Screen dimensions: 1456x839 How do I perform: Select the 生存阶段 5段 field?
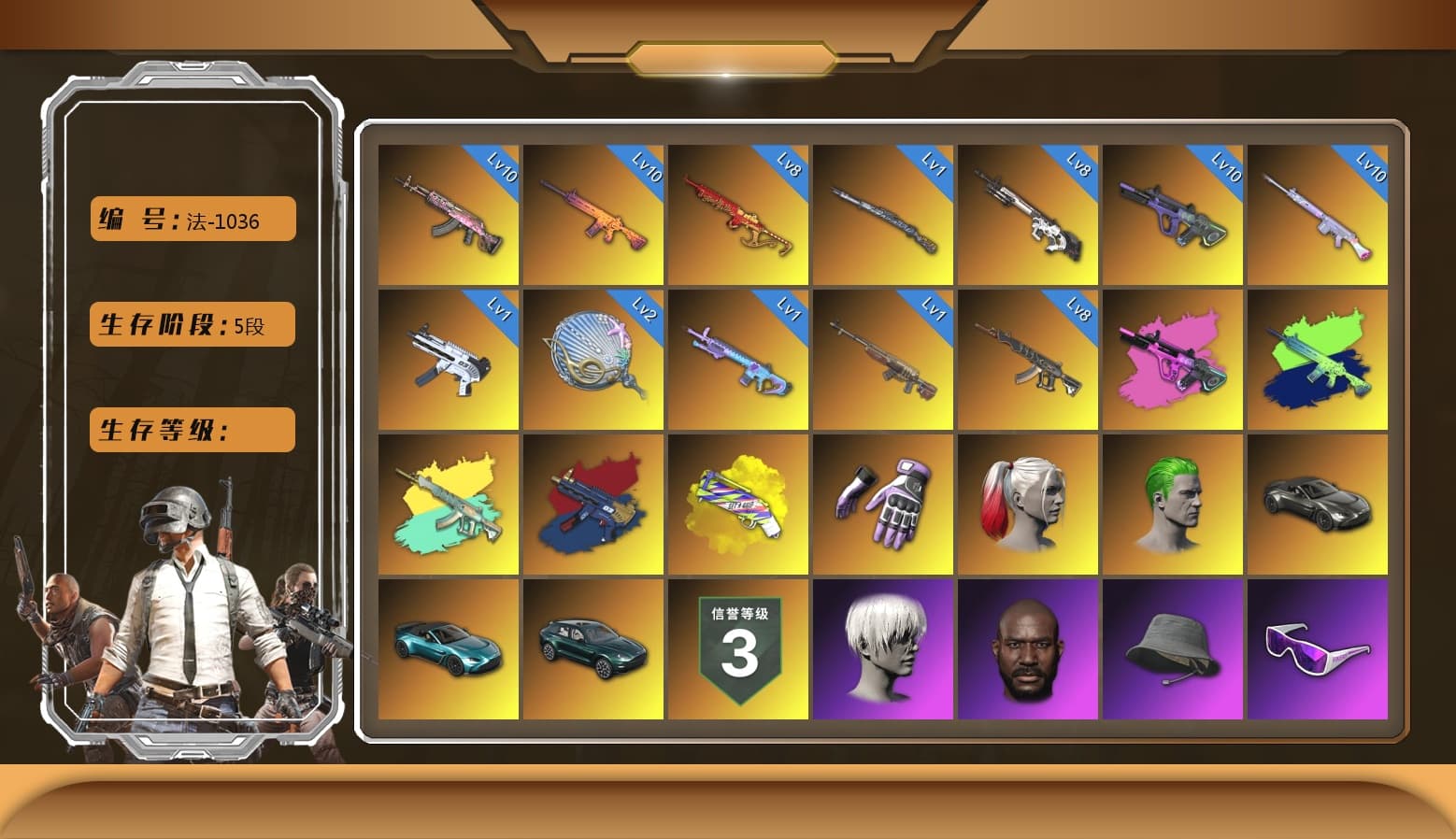pos(192,324)
